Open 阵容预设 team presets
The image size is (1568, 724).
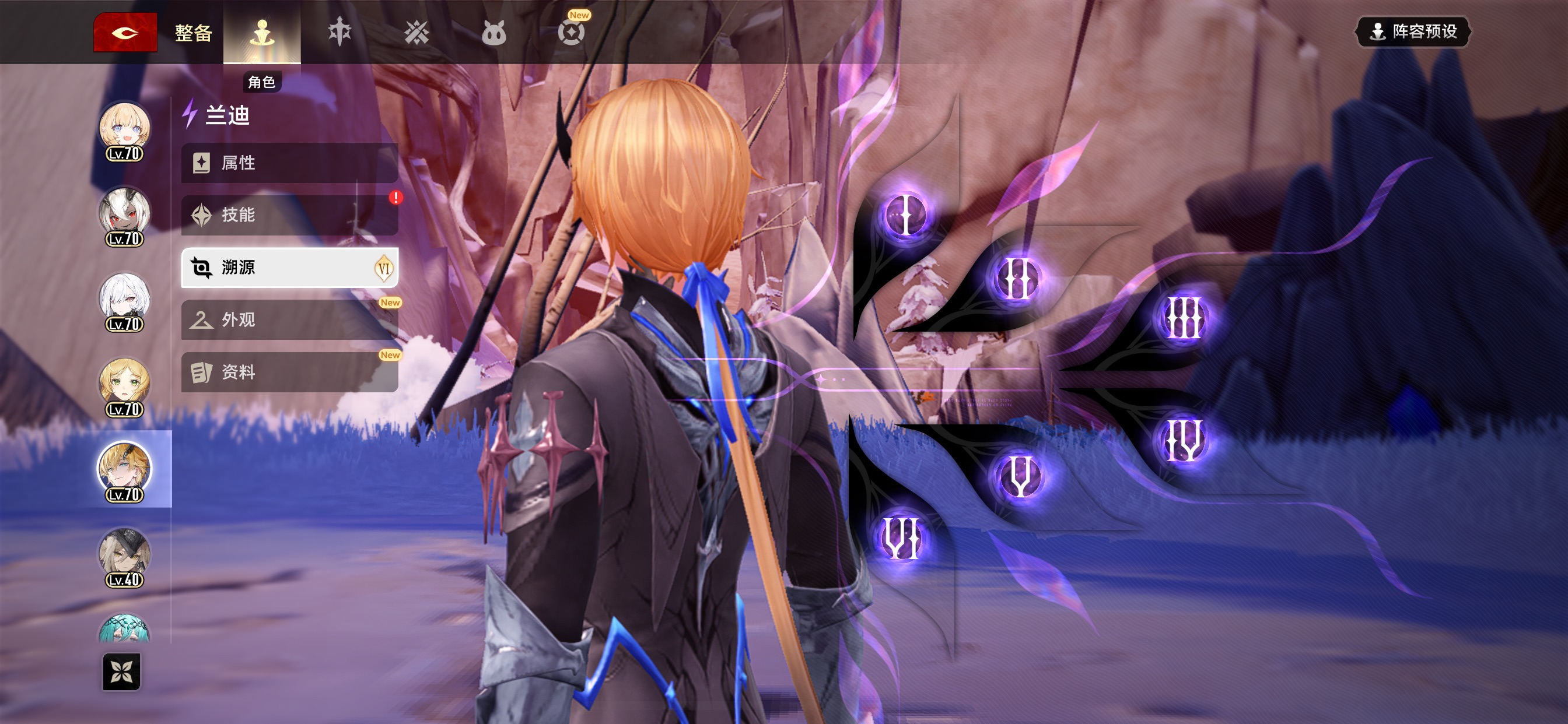(x=1412, y=31)
